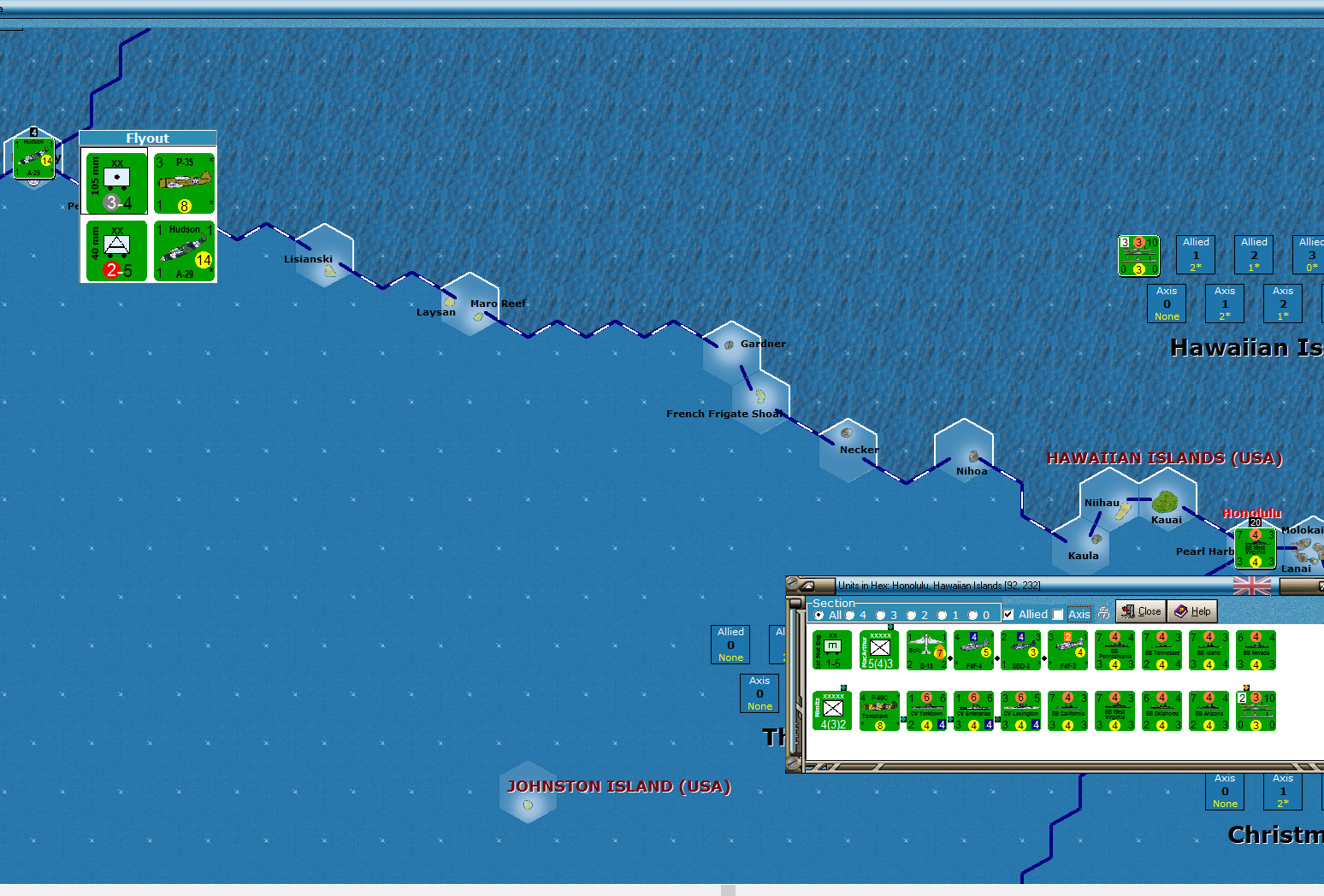The image size is (1324, 896).
Task: Select the B-18 Bolo bomber counter
Action: (926, 650)
